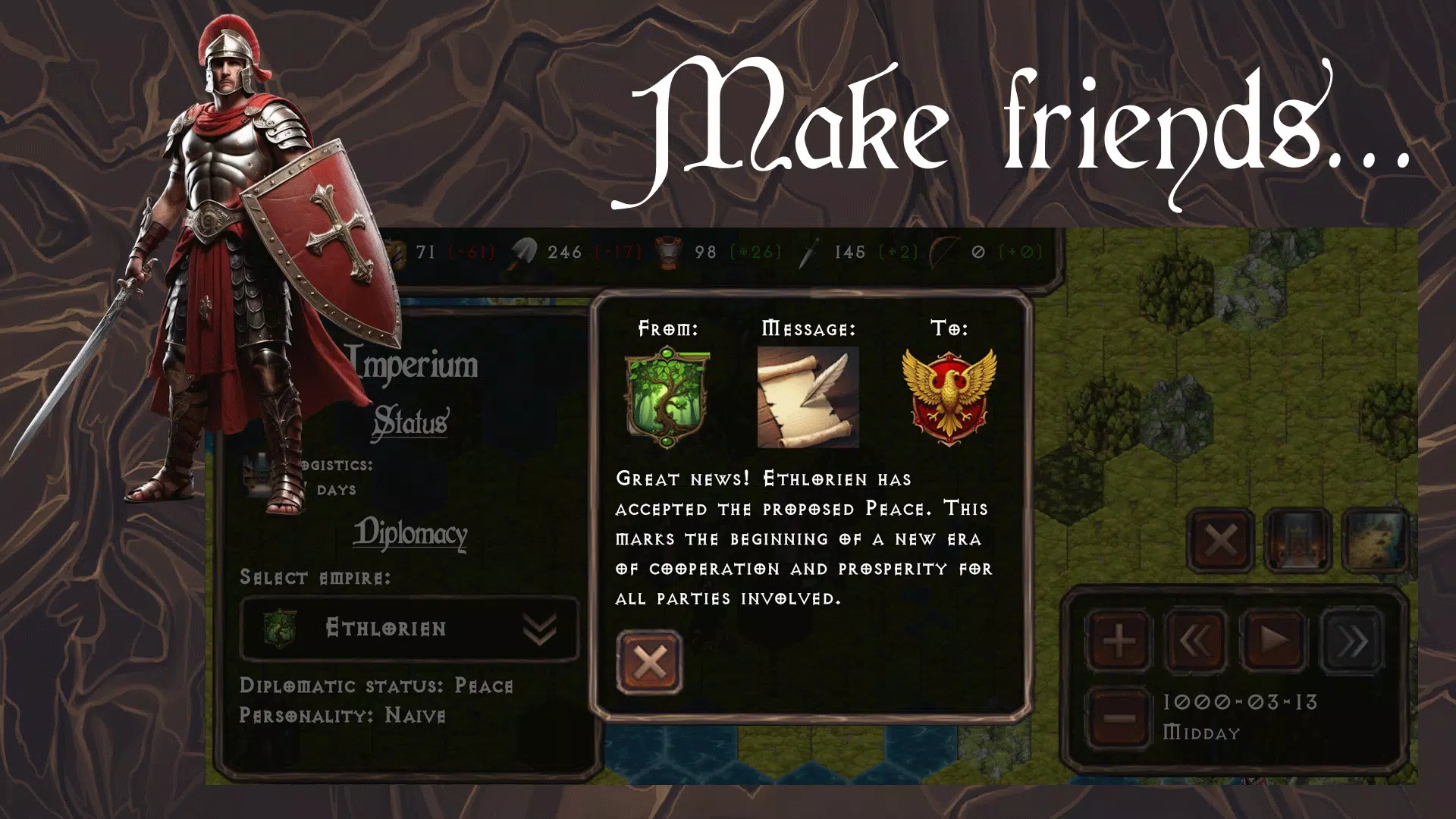Open the world map icon

(1373, 541)
